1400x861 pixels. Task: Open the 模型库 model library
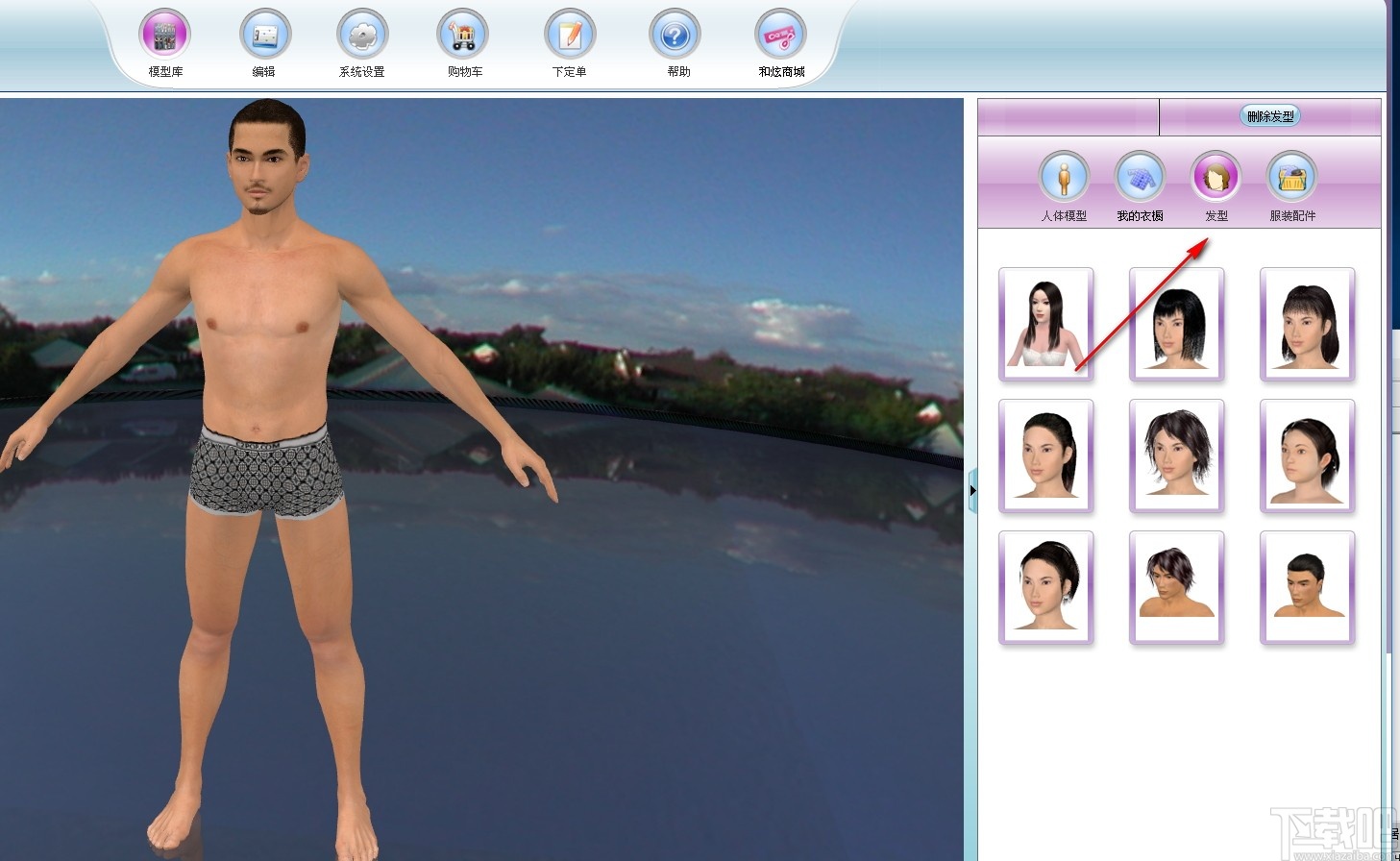pyautogui.click(x=165, y=37)
